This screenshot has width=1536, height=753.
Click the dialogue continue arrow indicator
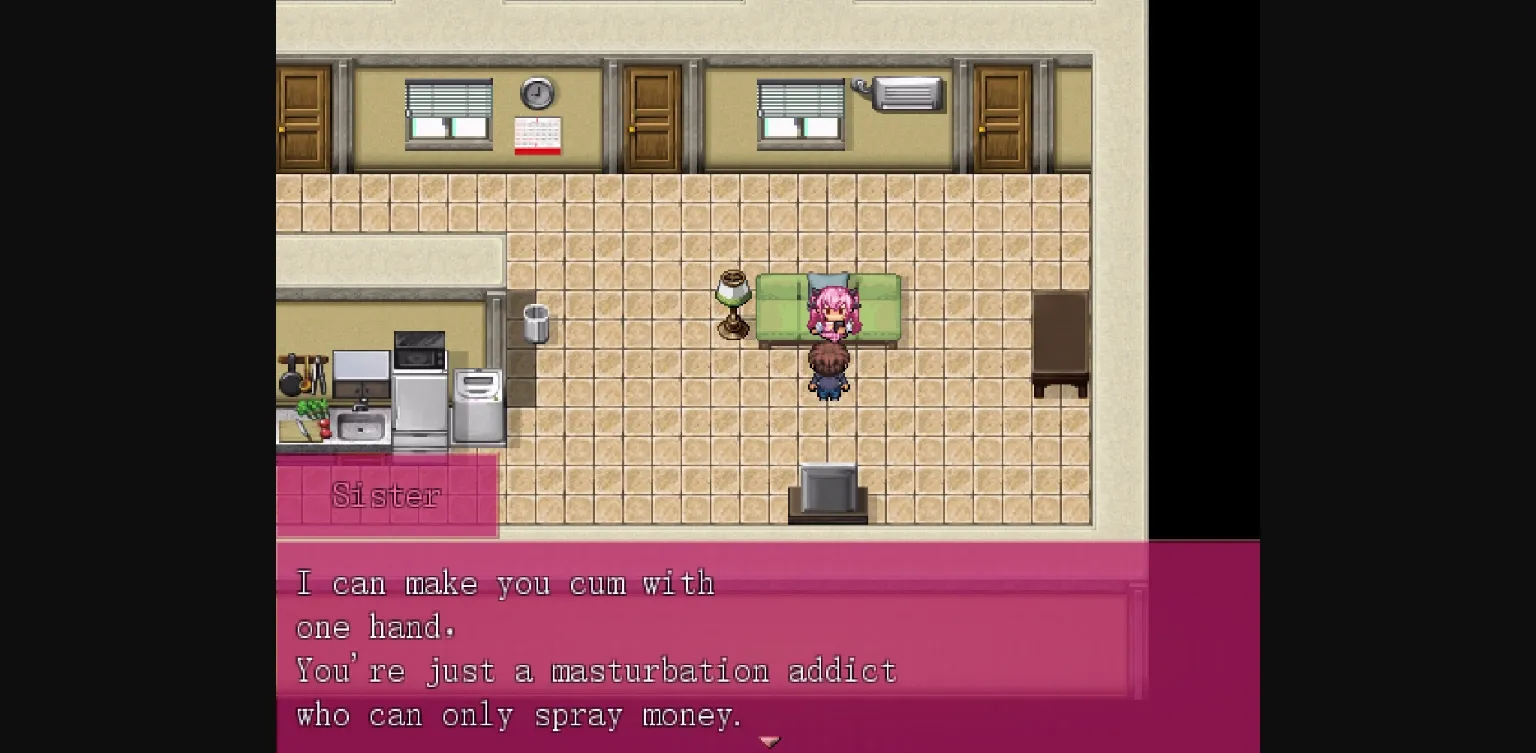click(768, 741)
